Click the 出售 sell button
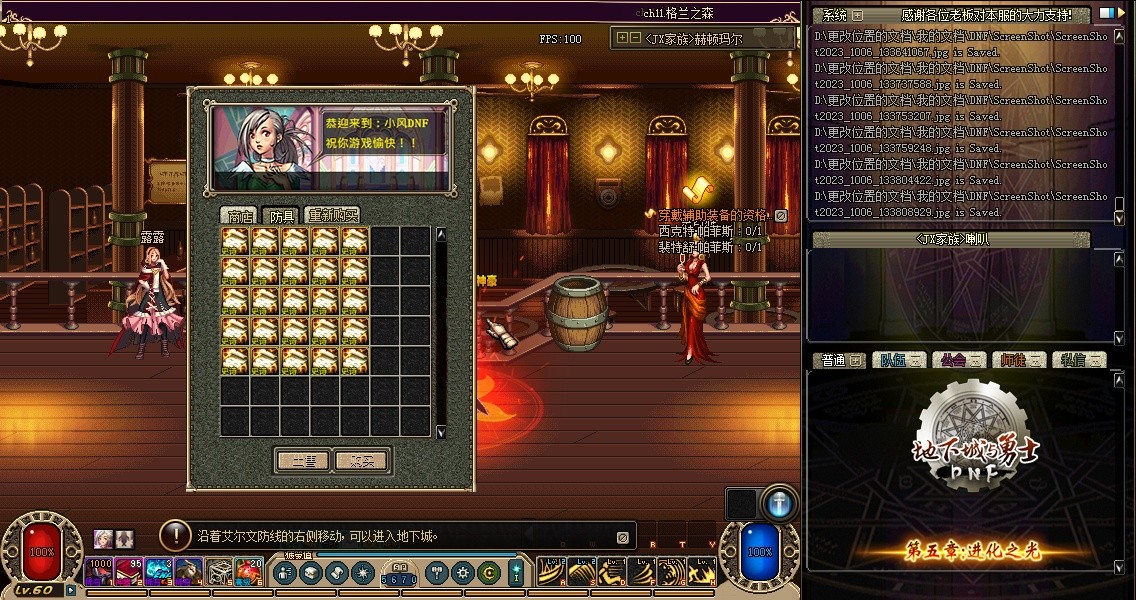This screenshot has height=600, width=1136. (x=303, y=461)
